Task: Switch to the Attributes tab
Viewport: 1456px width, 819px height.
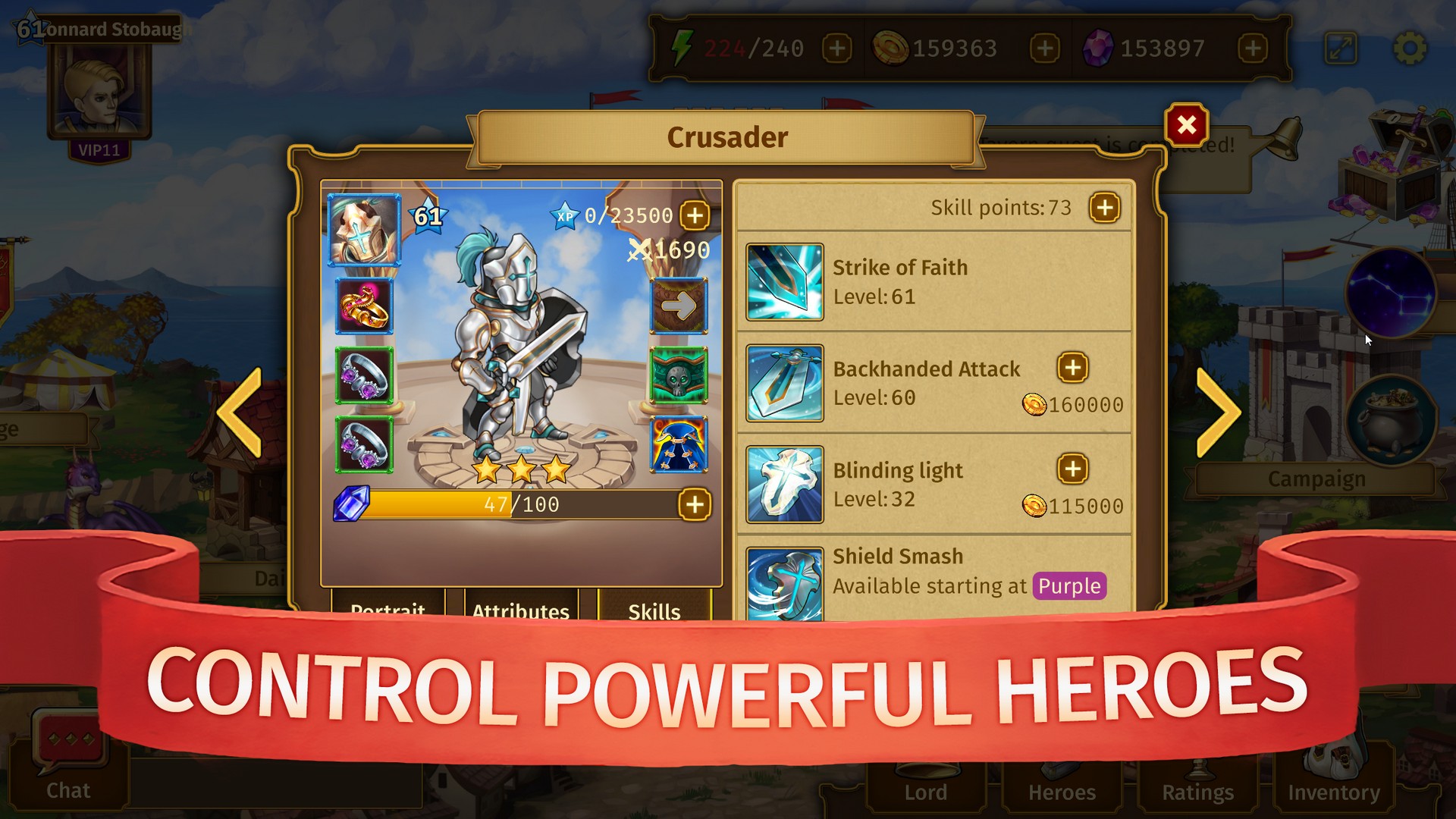Action: pyautogui.click(x=521, y=610)
